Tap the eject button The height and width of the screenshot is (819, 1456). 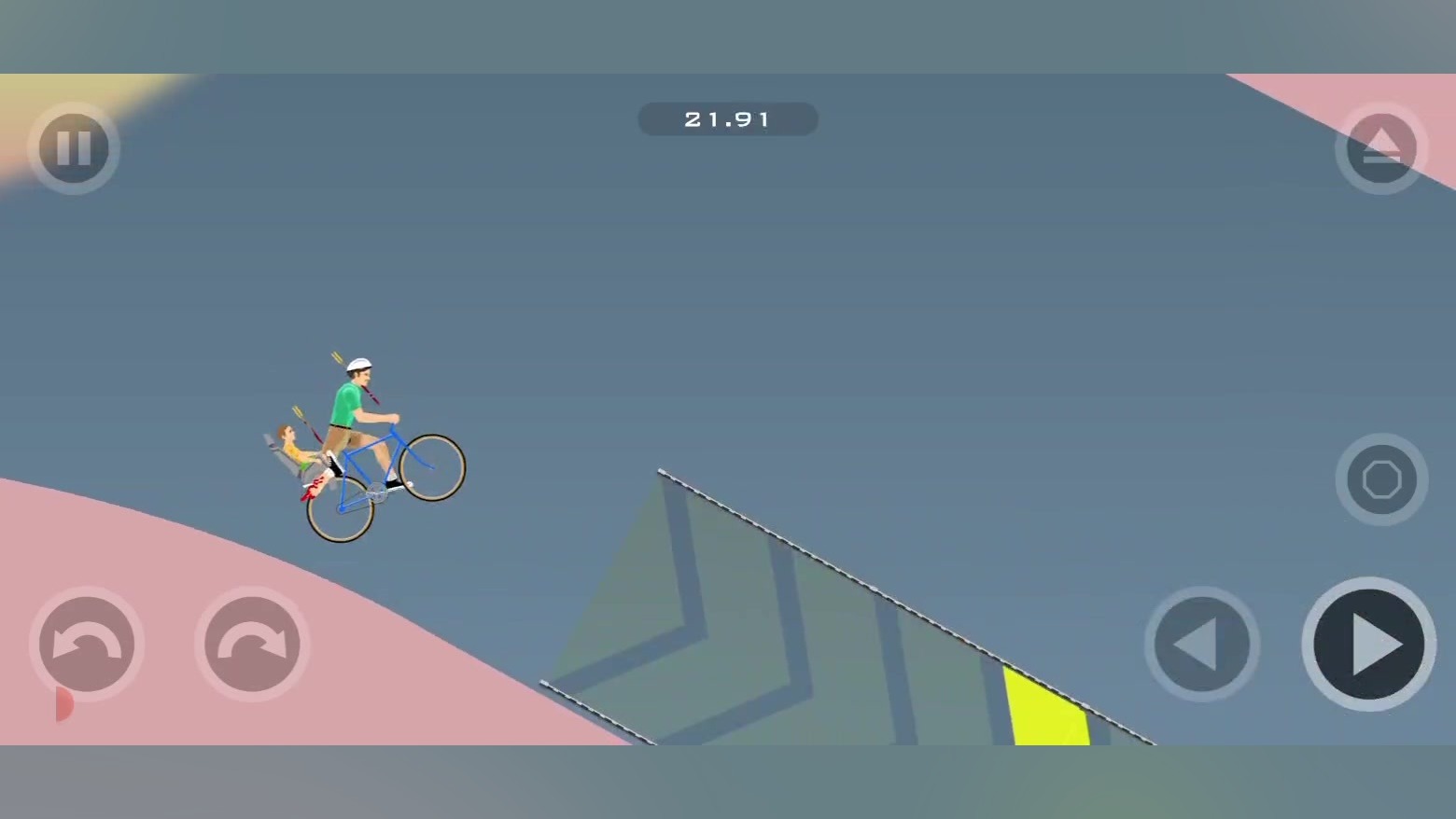coord(1381,148)
